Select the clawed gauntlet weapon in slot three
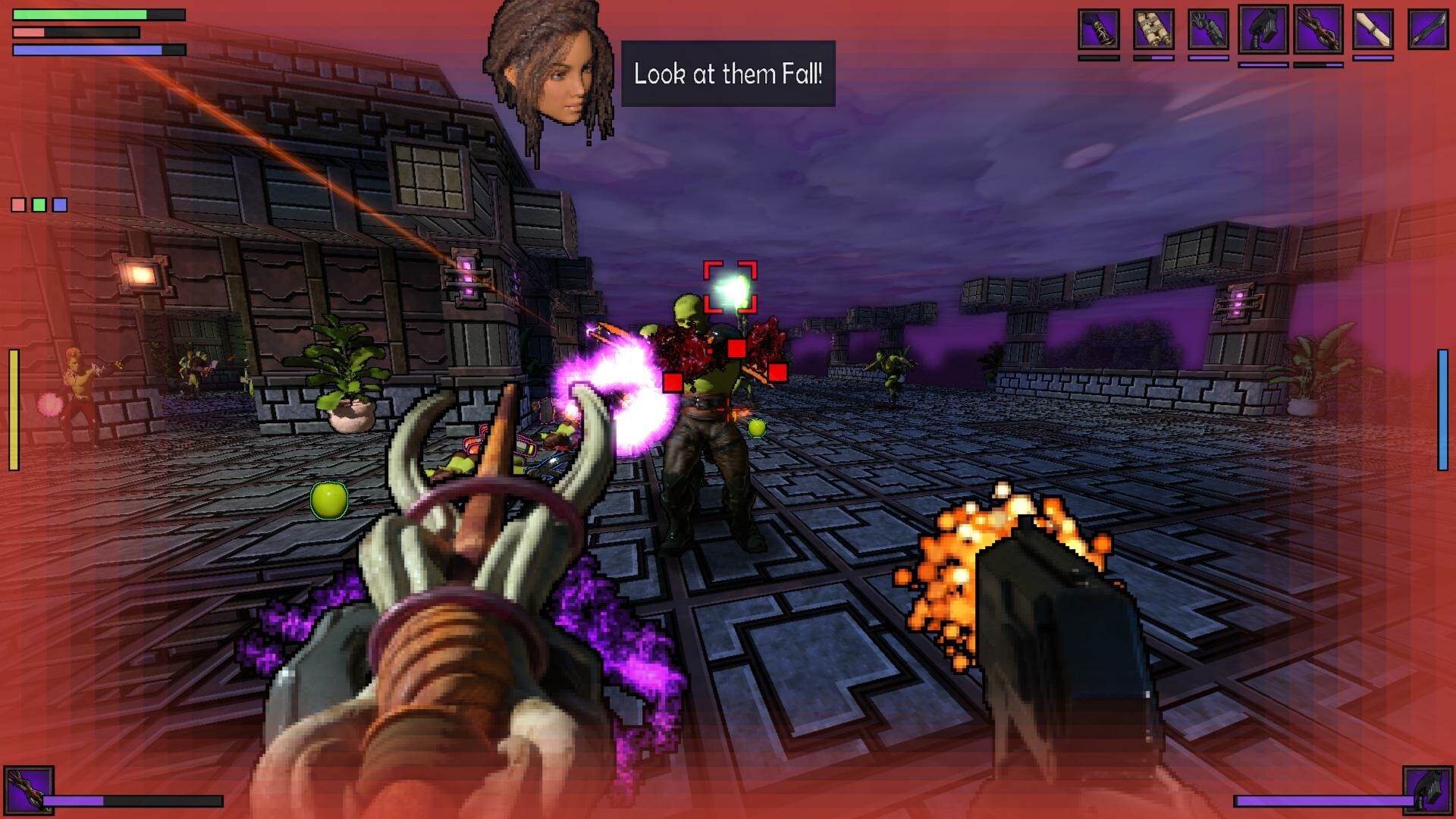The width and height of the screenshot is (1456, 819). click(x=1209, y=30)
